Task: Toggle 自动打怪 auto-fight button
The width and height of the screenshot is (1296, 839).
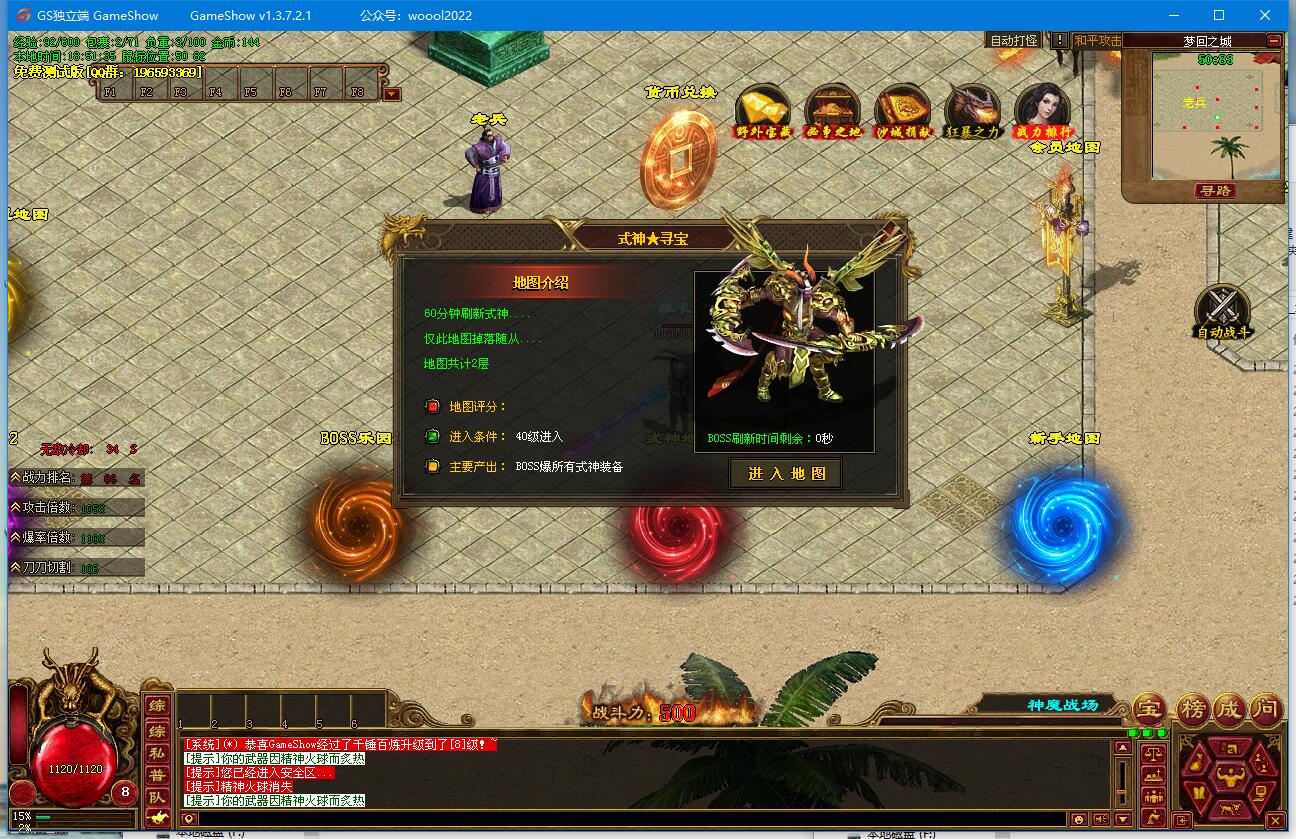Action: click(1013, 41)
